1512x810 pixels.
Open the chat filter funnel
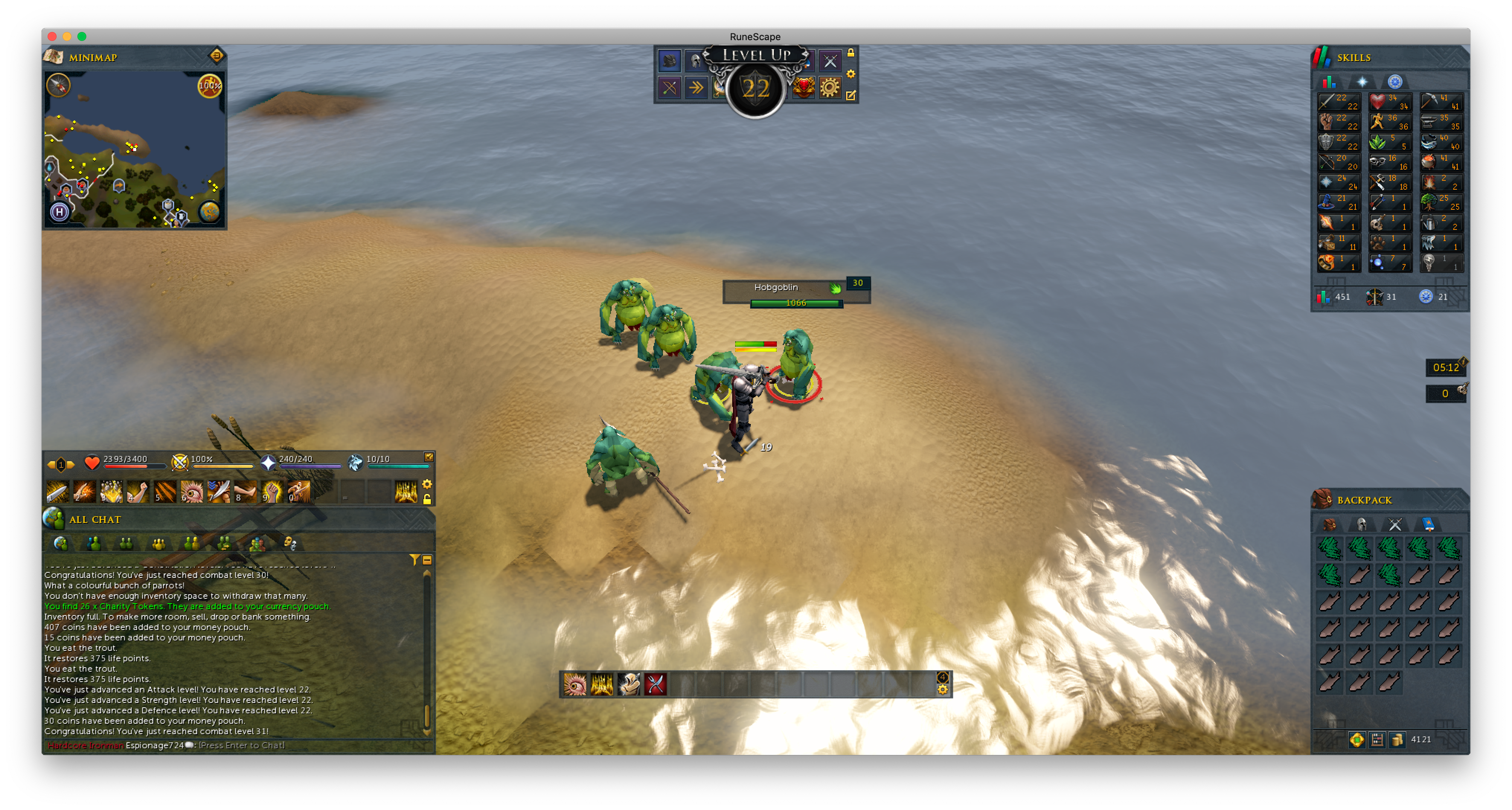(414, 560)
